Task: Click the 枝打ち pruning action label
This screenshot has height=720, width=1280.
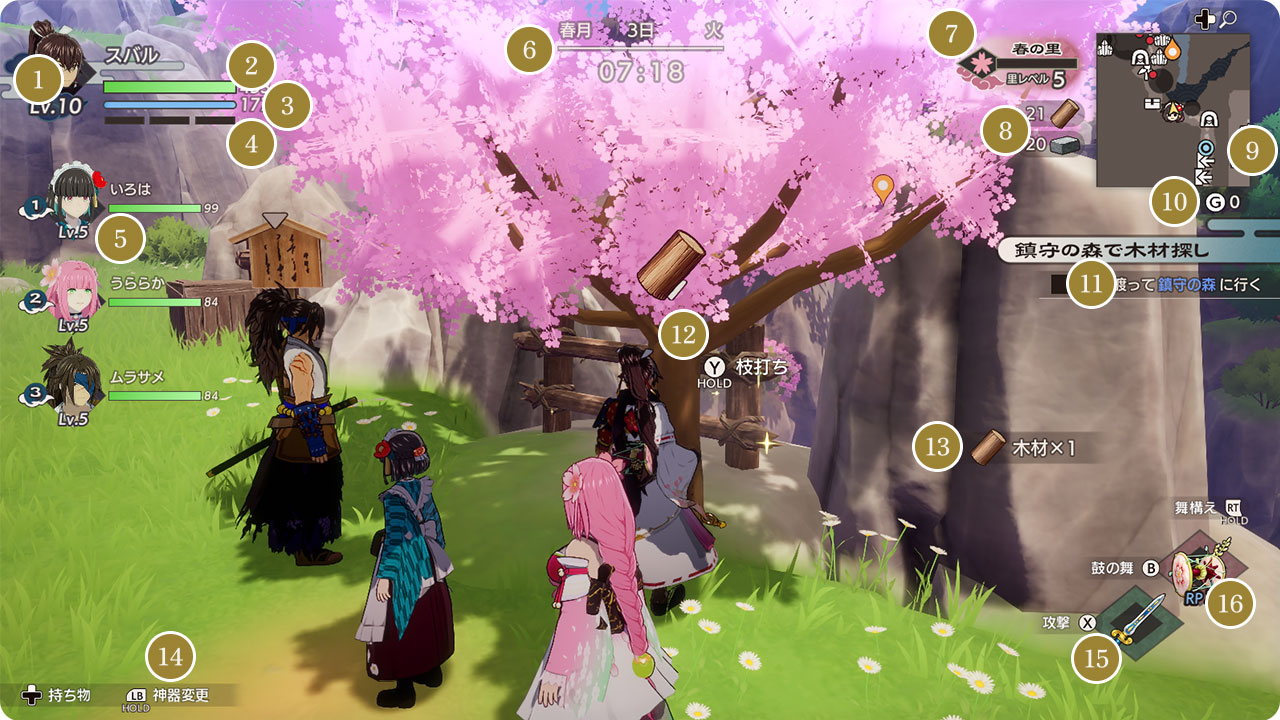Action: 761,367
